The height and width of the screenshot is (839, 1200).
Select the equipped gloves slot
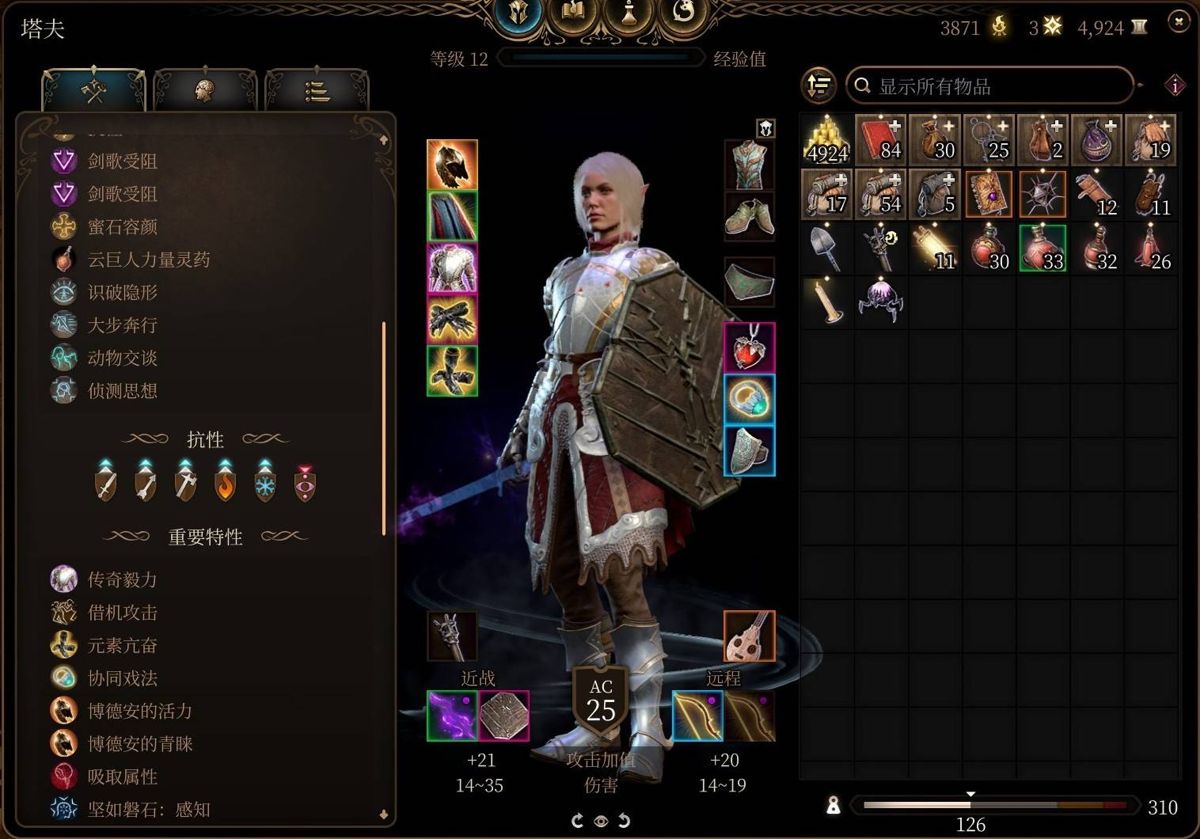point(452,320)
